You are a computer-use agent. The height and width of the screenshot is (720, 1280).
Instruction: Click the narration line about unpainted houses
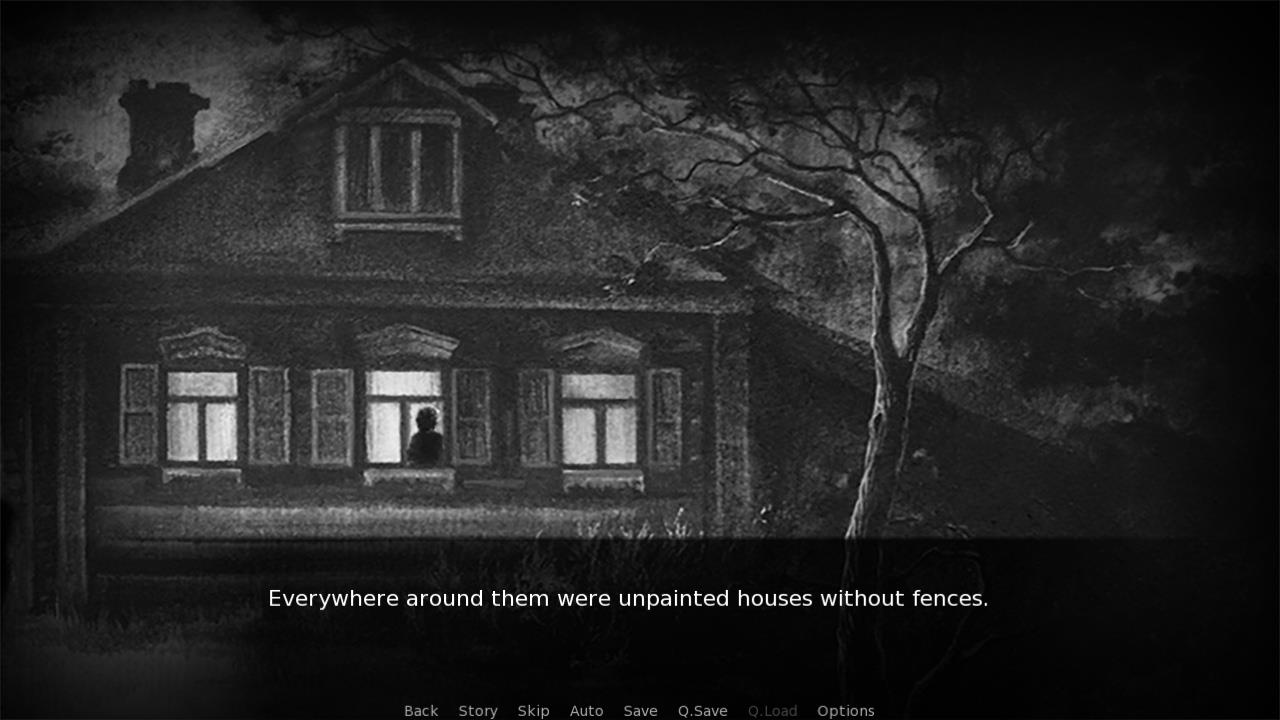pyautogui.click(x=628, y=598)
